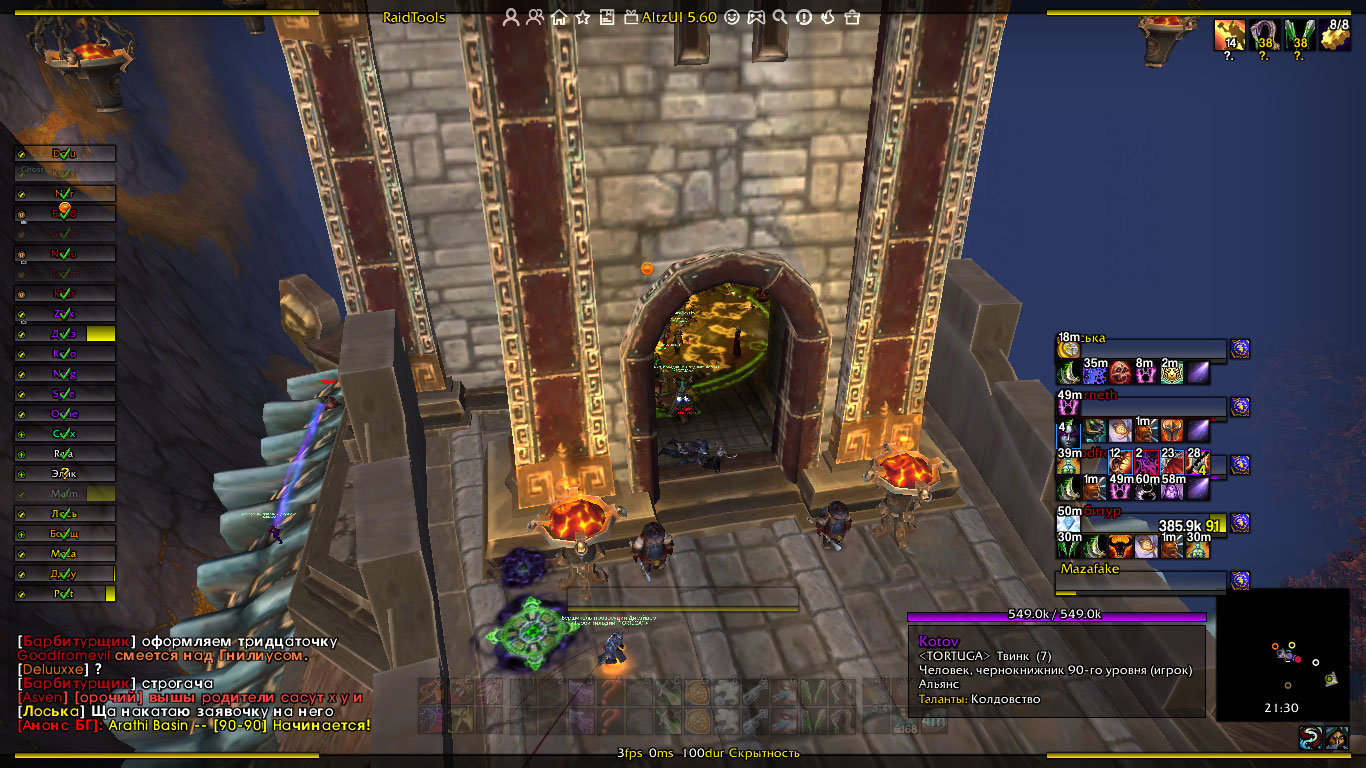Open the gamepad icon in top bar
Screen dimensions: 1366x768
(x=756, y=17)
